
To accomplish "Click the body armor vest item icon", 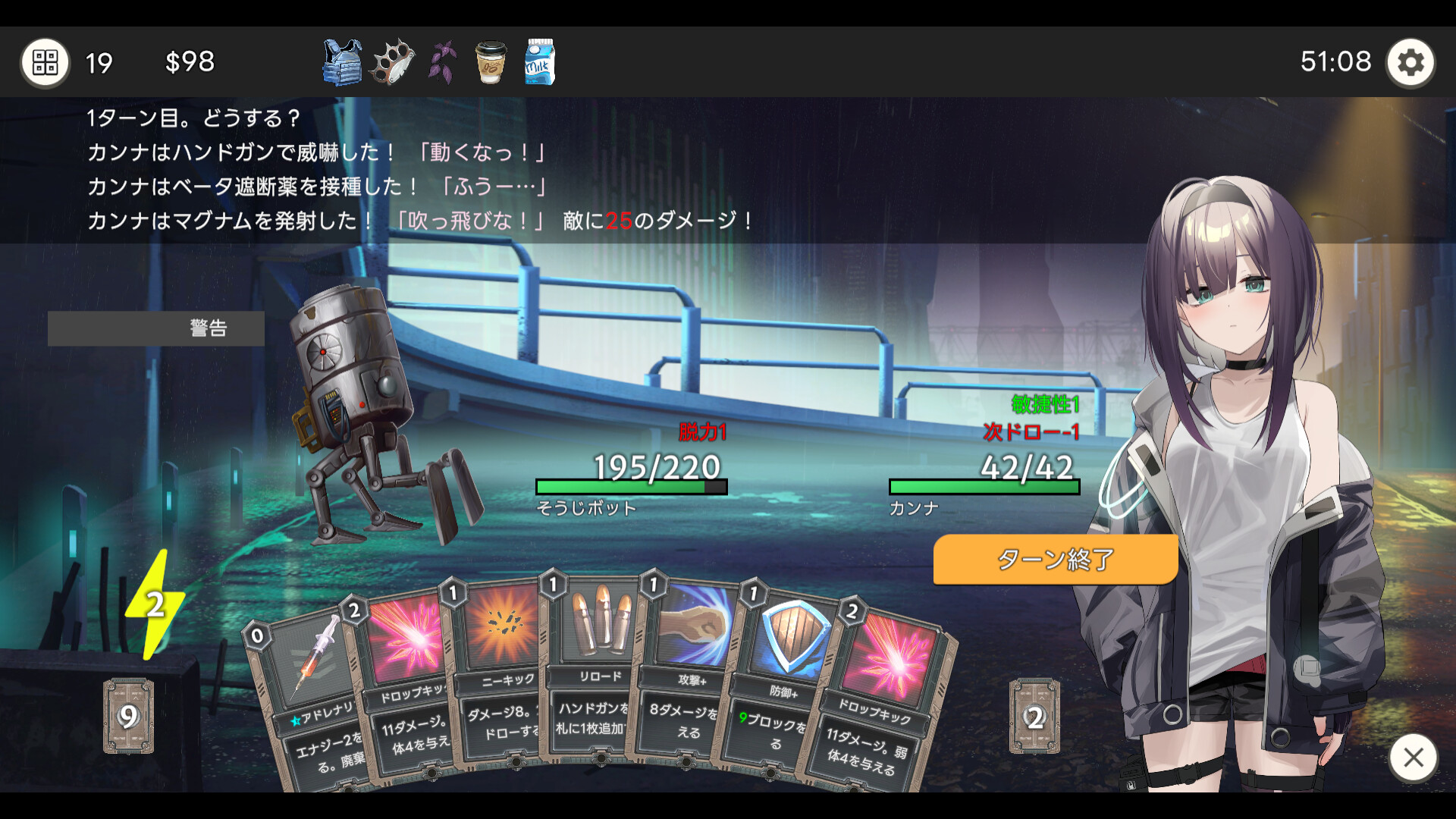I will 341,62.
